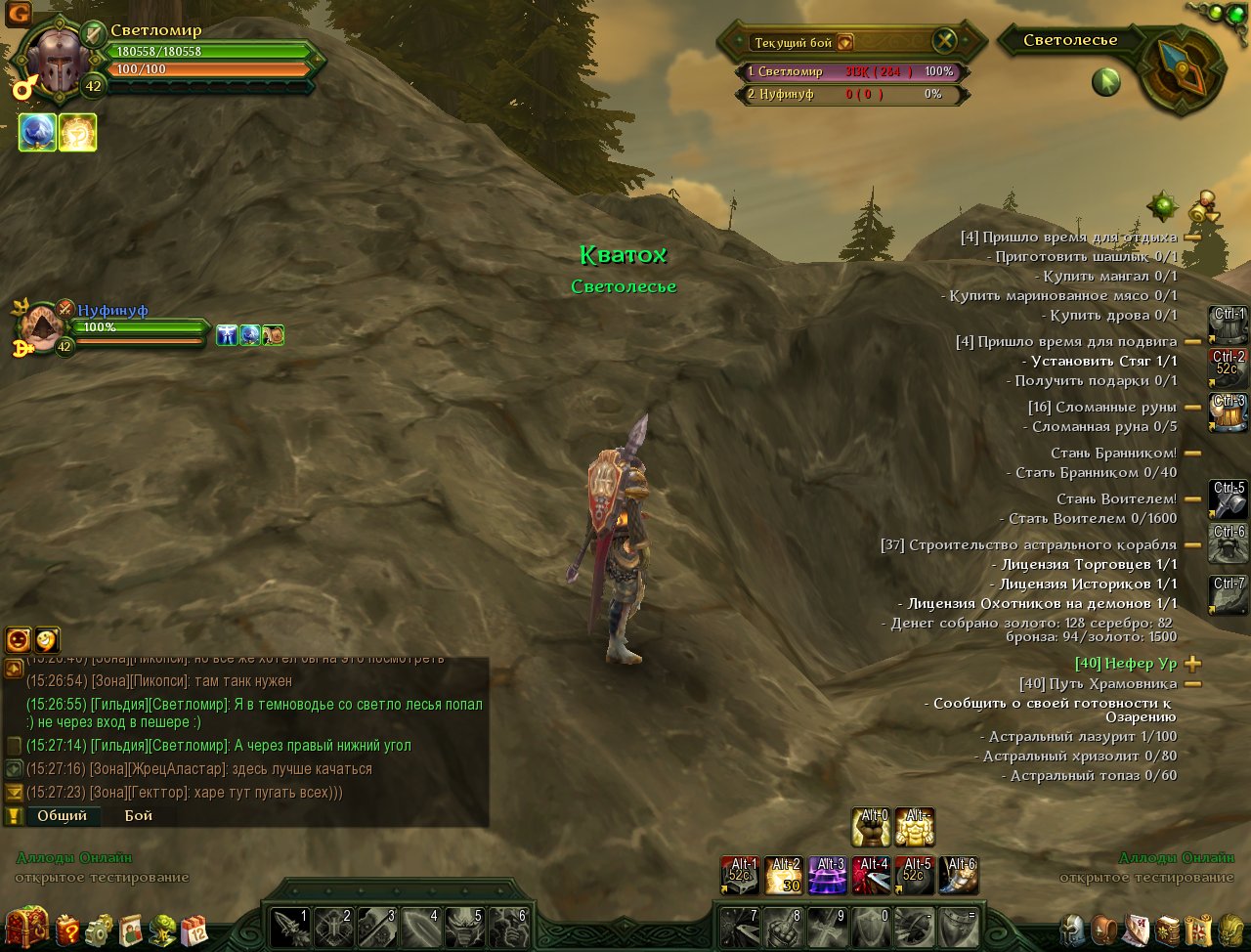Open the leather bag inventory icon
The width and height of the screenshot is (1251, 952).
click(x=1104, y=930)
